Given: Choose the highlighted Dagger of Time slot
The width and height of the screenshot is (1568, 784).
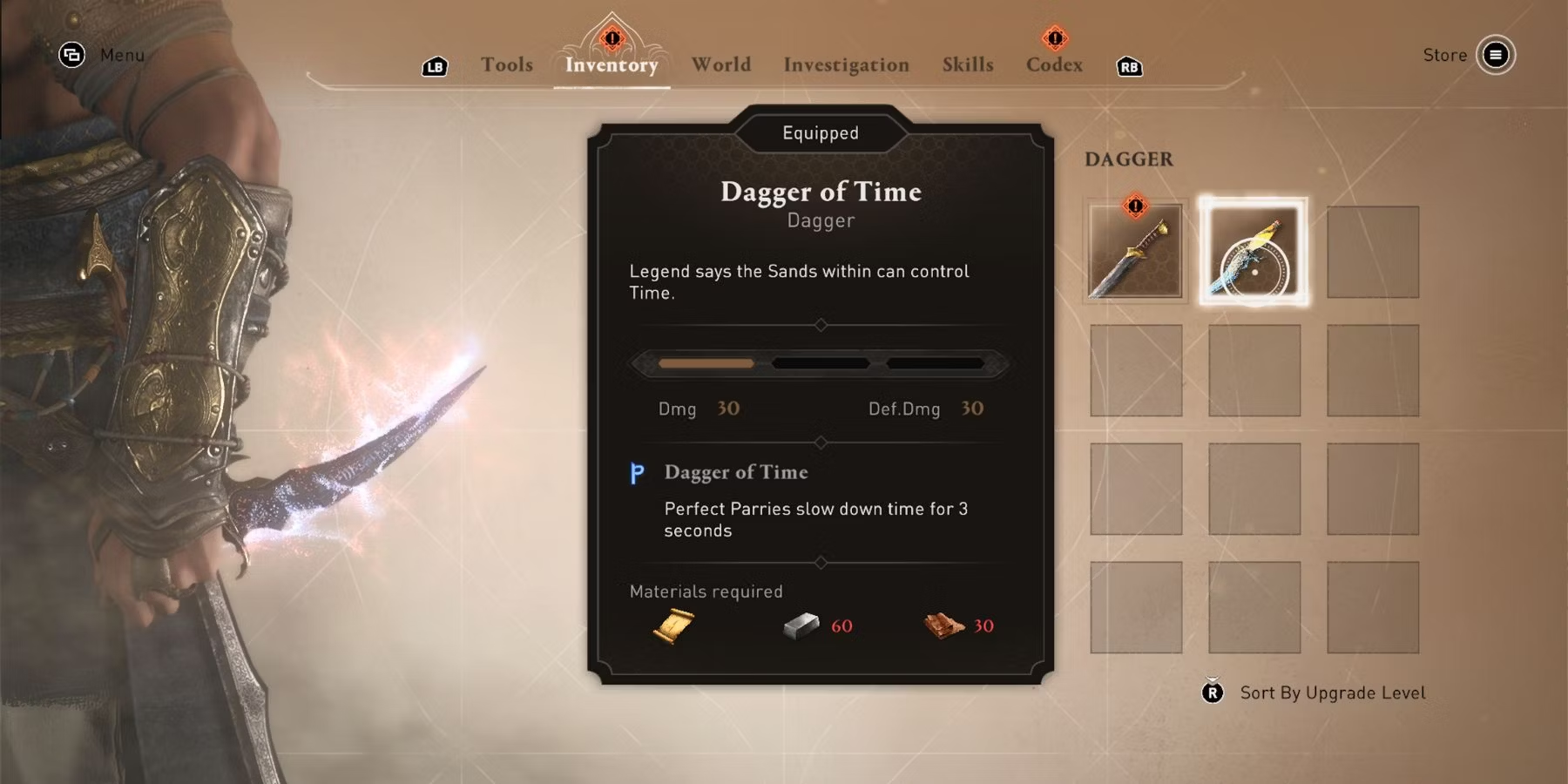Looking at the screenshot, I should (1254, 252).
